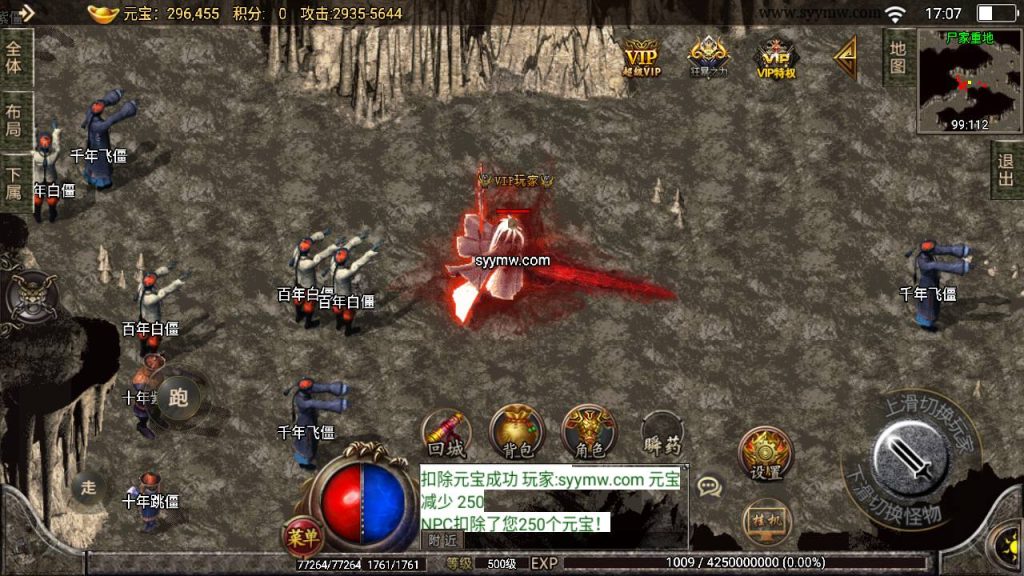This screenshot has height=576, width=1024.
Task: Open the 设置 settings
Action: pyautogui.click(x=766, y=456)
